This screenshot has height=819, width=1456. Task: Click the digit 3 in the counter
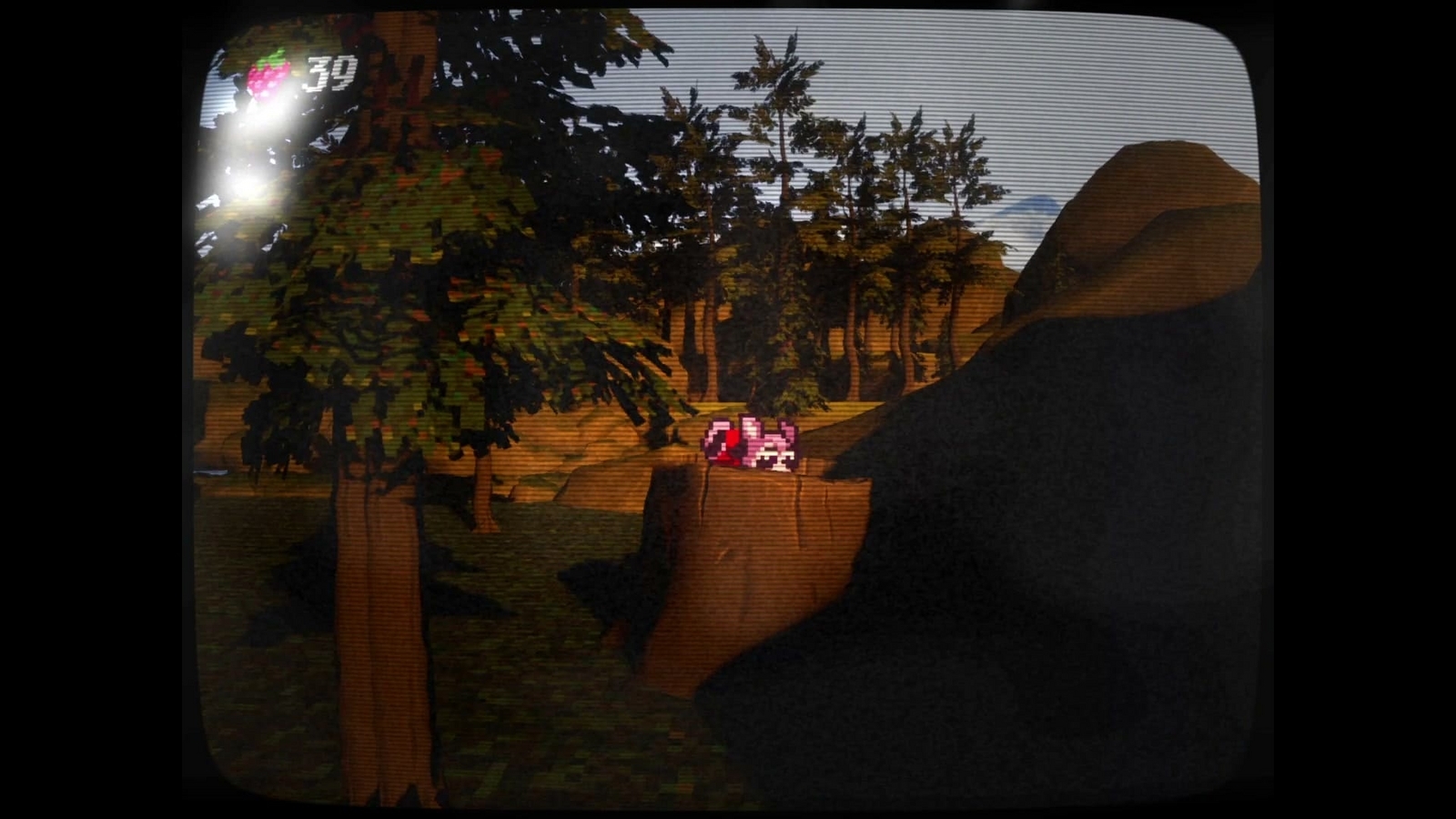pyautogui.click(x=318, y=73)
